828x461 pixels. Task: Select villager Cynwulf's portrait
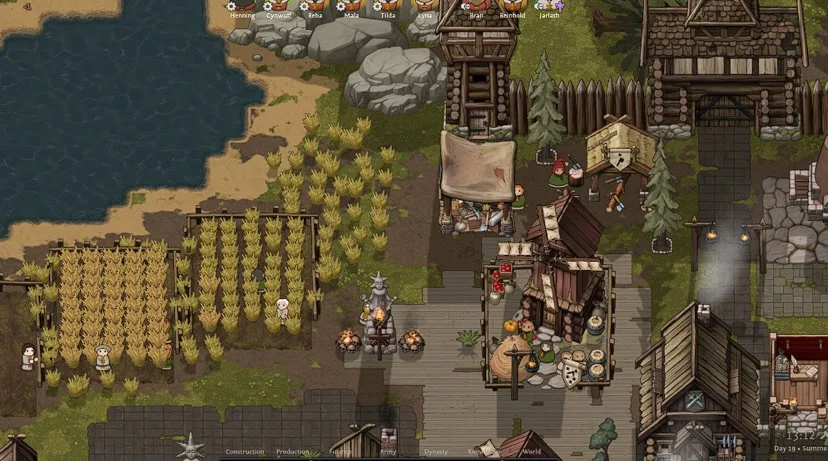(x=280, y=6)
